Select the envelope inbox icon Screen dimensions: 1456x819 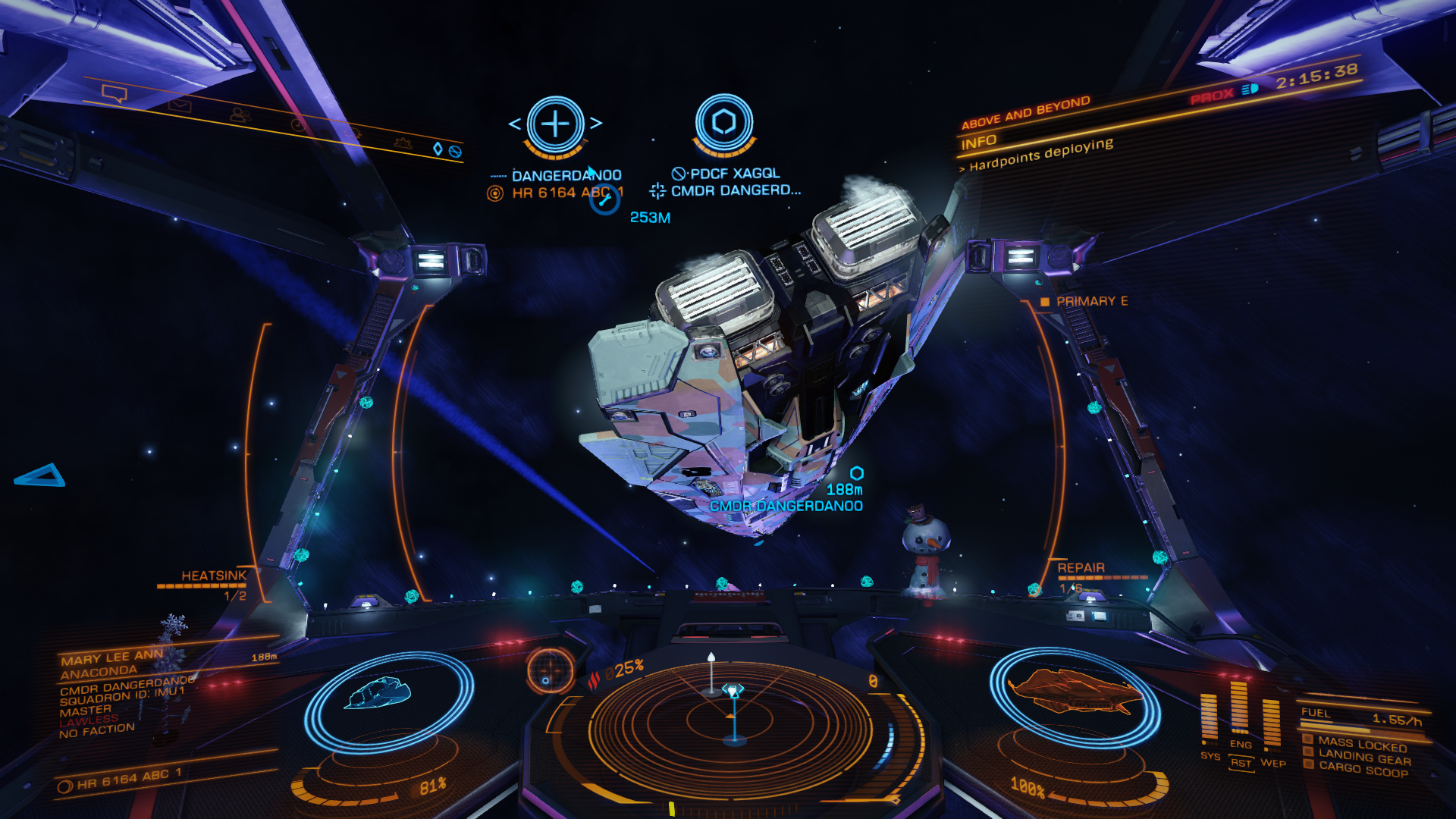[180, 105]
